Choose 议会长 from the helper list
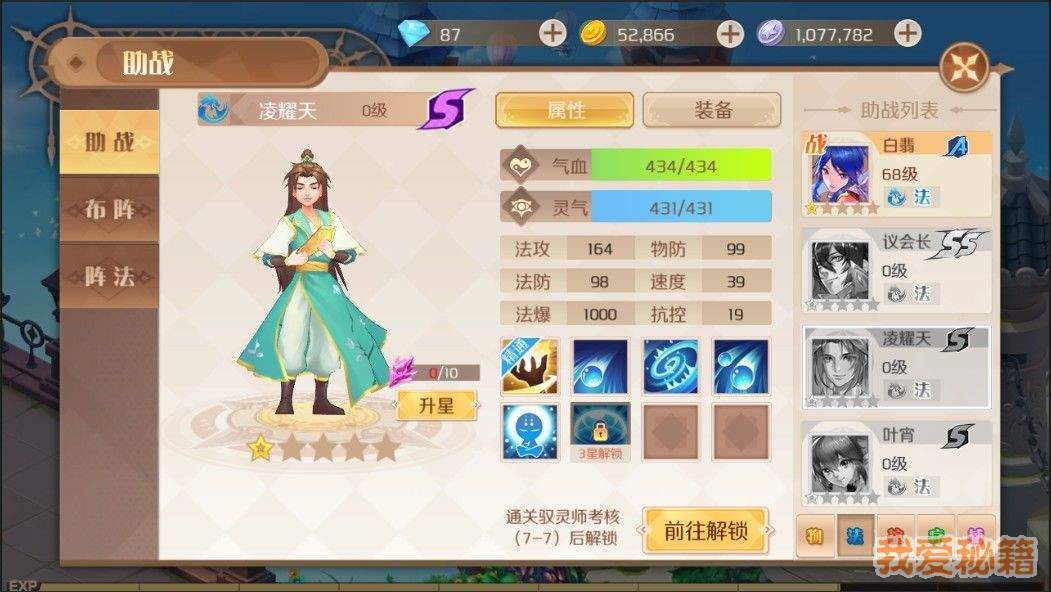 [898, 270]
